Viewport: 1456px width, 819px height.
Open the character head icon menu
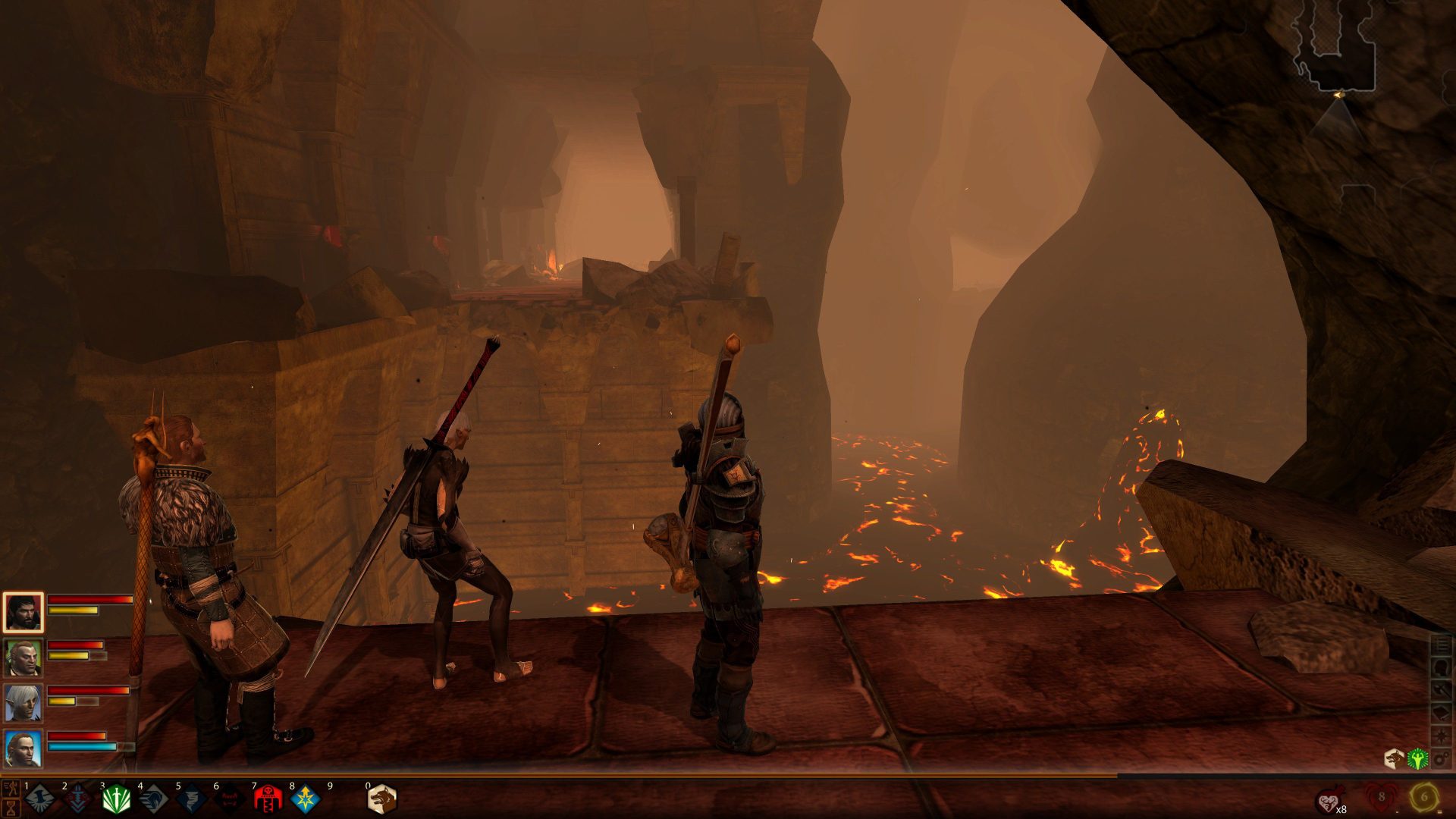tap(1441, 667)
